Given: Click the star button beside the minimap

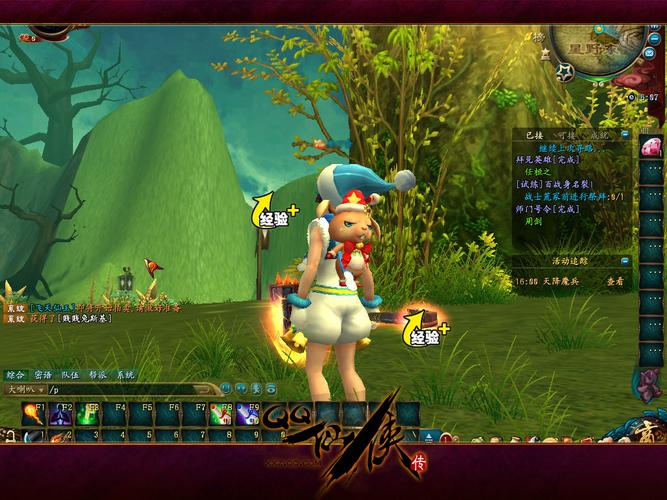Looking at the screenshot, I should point(565,72).
